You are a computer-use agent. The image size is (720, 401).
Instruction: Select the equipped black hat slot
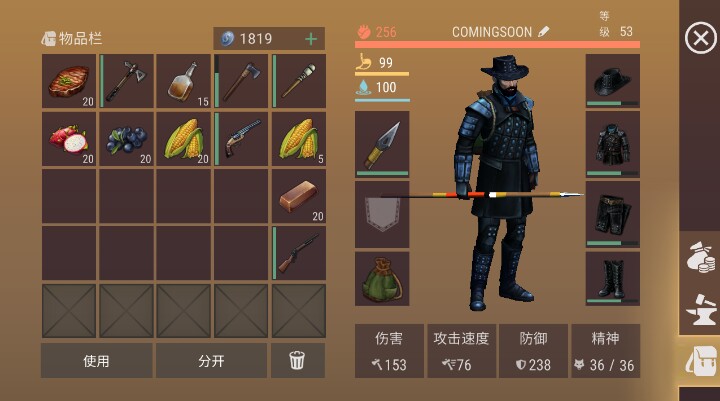click(612, 82)
